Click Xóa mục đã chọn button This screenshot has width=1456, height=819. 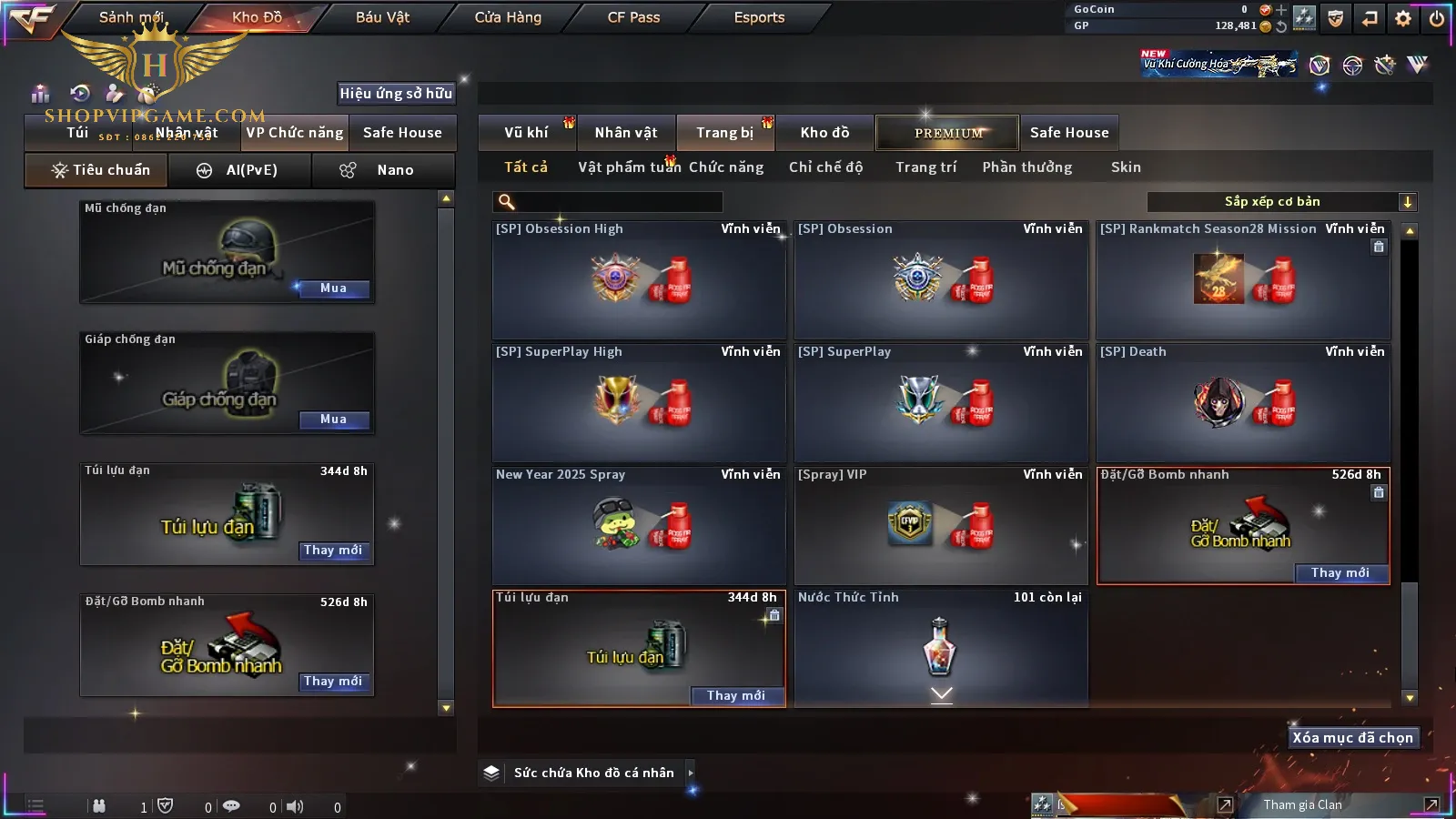pos(1352,738)
